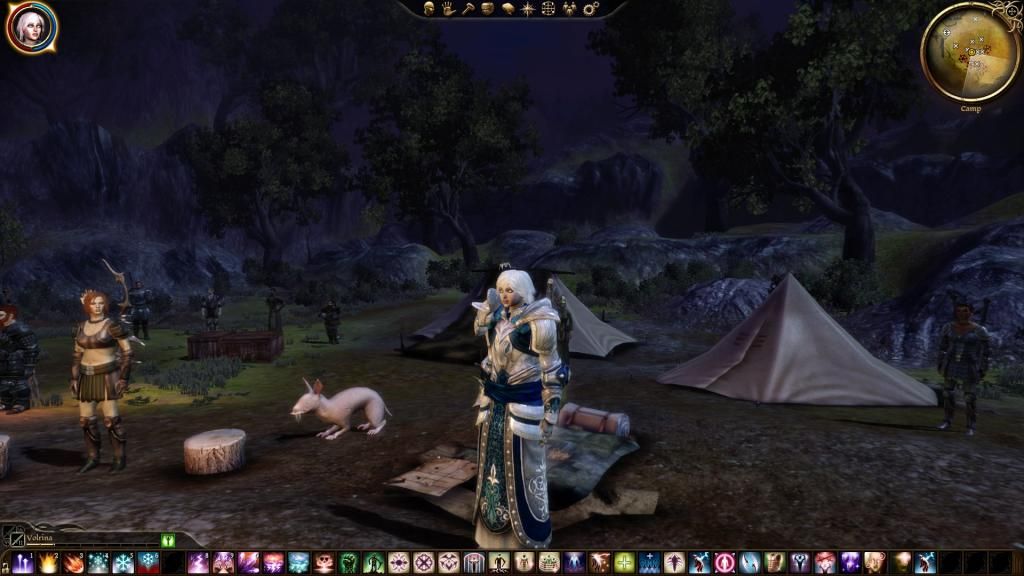Open the inventory chest icon

488,8
